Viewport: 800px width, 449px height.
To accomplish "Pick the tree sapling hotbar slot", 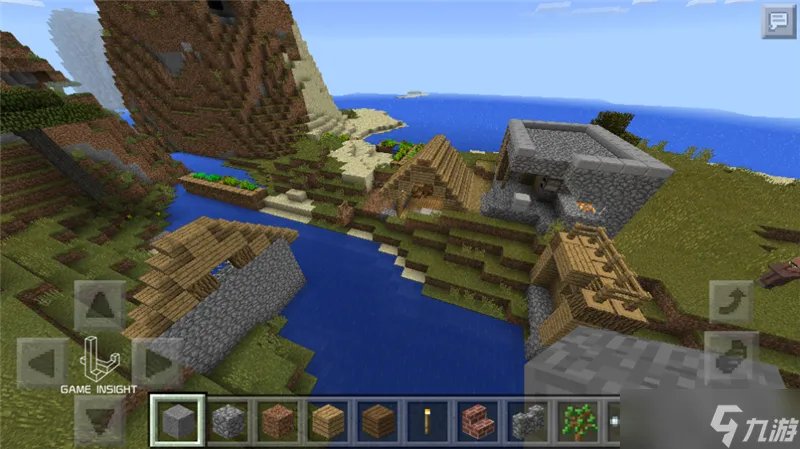I will point(578,421).
